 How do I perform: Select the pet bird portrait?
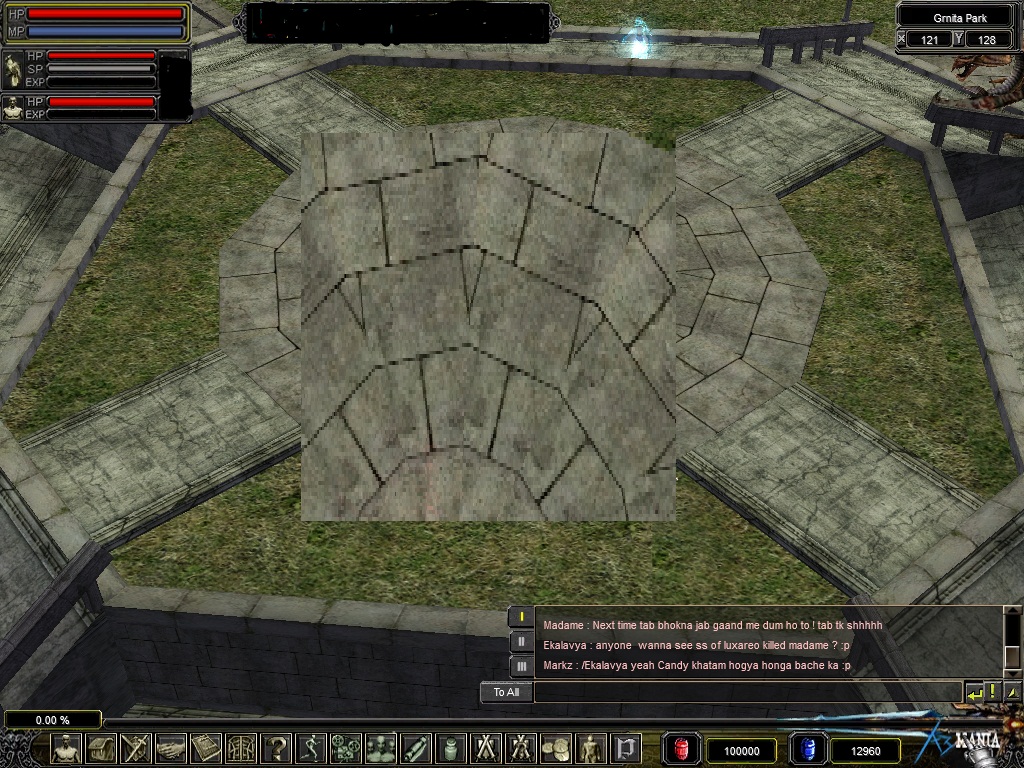(14, 70)
